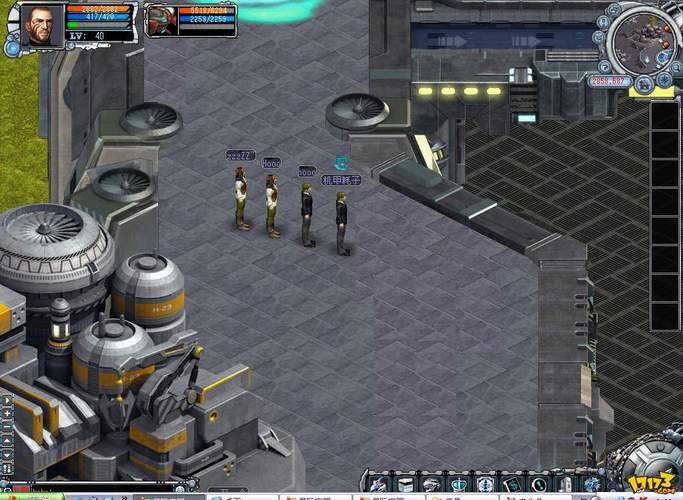Select the player character portrait
683x500 pixels.
pos(41,21)
